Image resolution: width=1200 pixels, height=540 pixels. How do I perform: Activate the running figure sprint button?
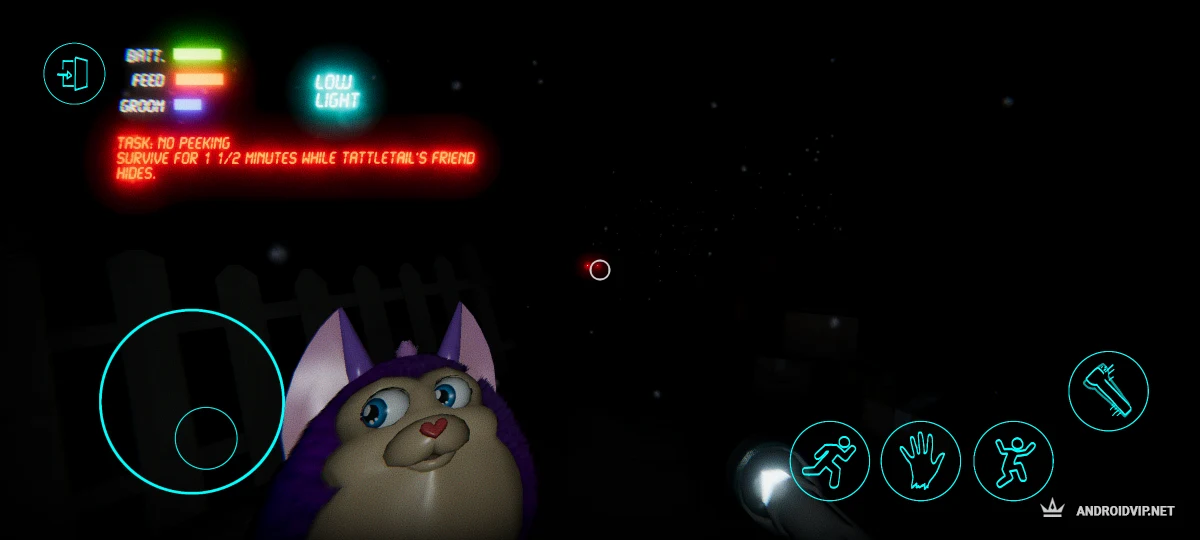point(830,460)
